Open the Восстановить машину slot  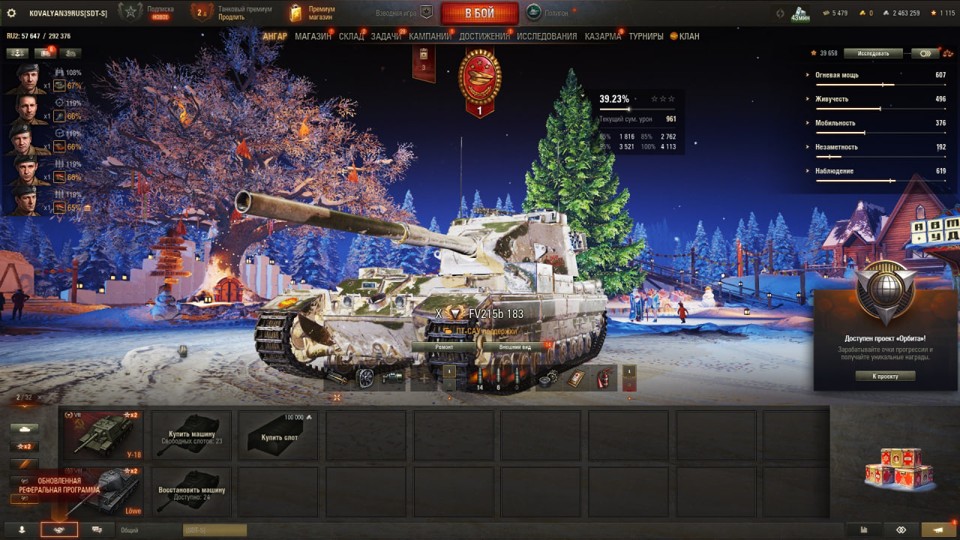[x=190, y=493]
